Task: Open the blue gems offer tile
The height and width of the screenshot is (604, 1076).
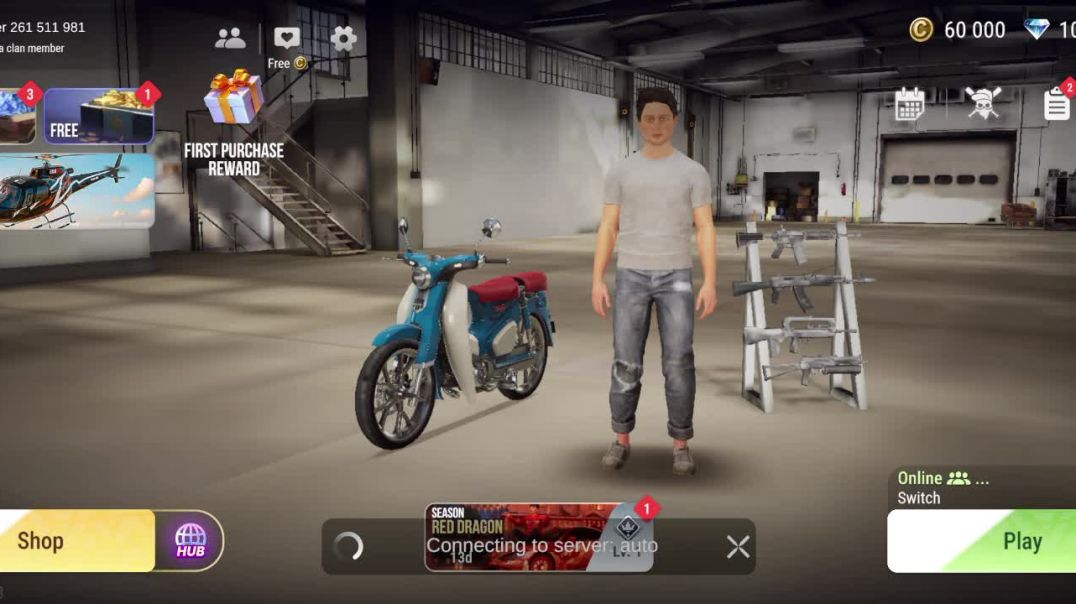Action: tap(16, 116)
